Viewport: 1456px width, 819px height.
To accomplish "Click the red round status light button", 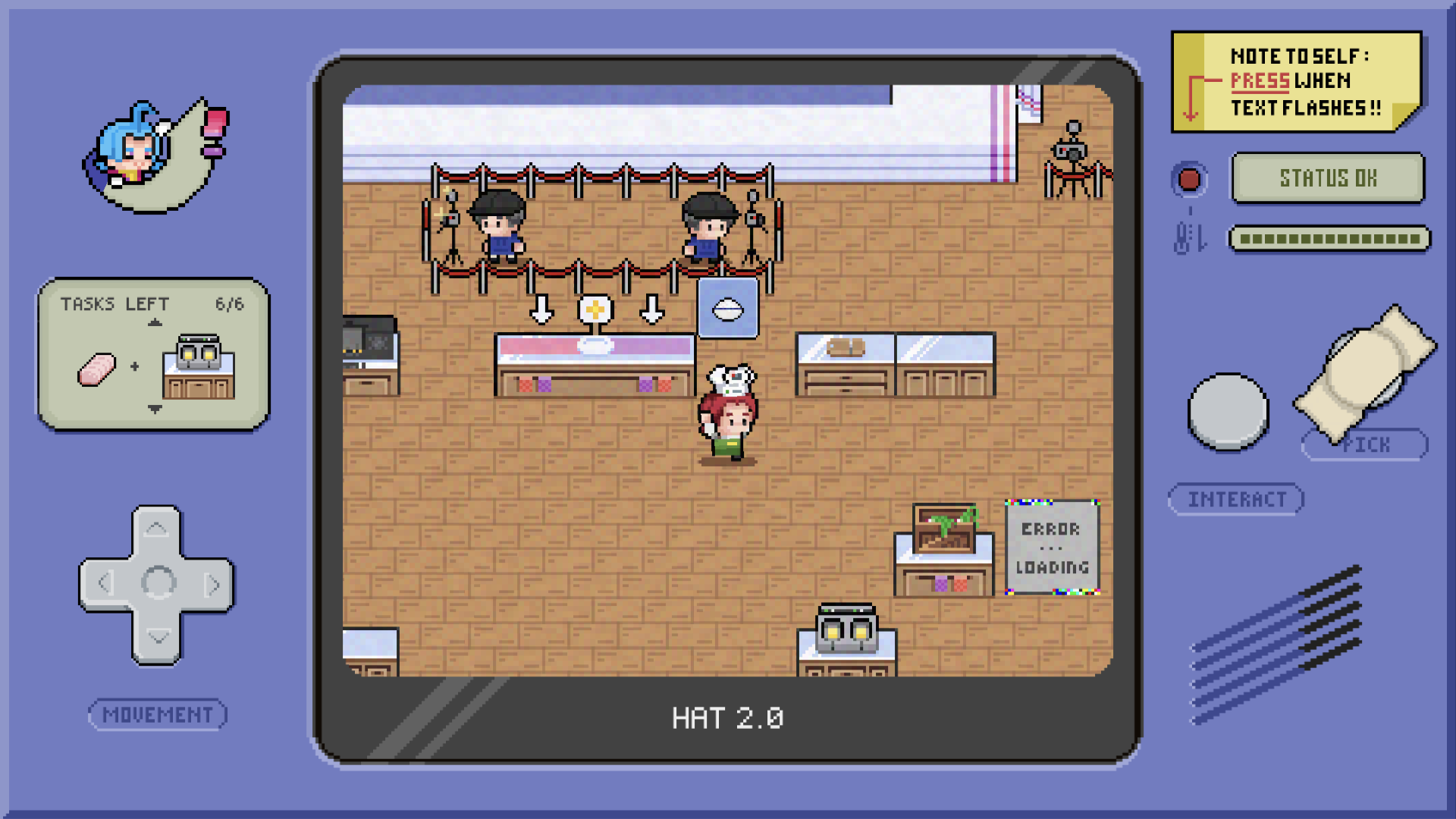I will (x=1189, y=180).
